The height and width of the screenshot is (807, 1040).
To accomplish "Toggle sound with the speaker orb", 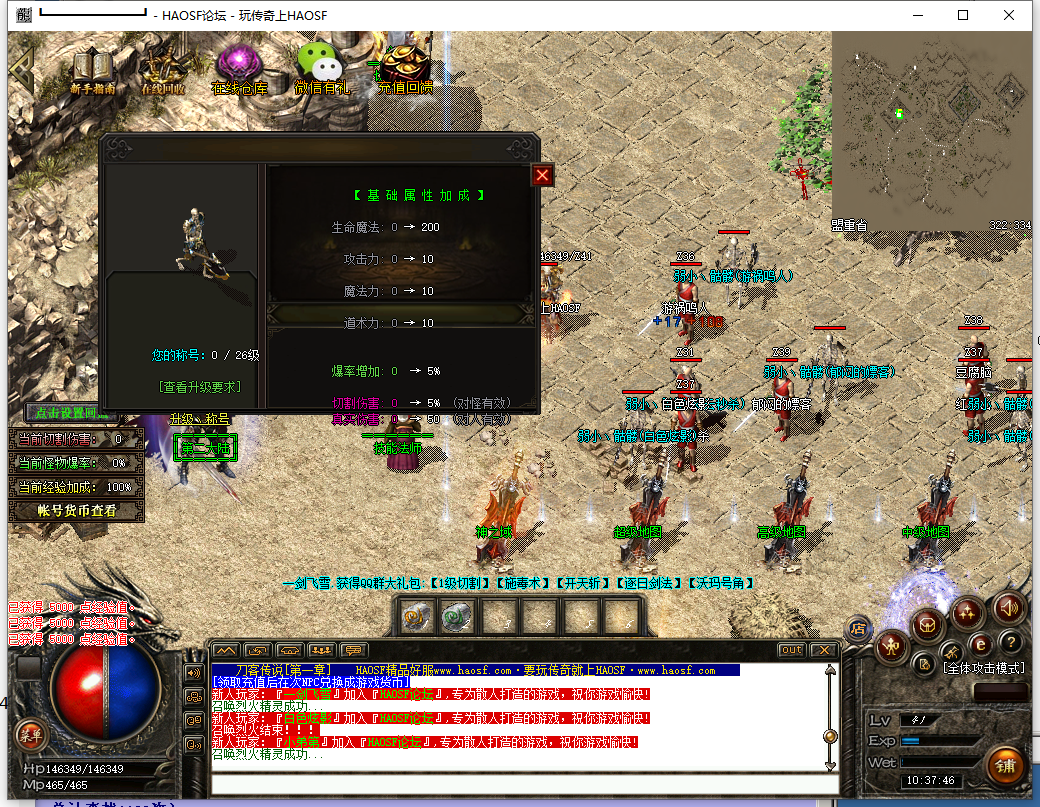I will coord(1008,606).
